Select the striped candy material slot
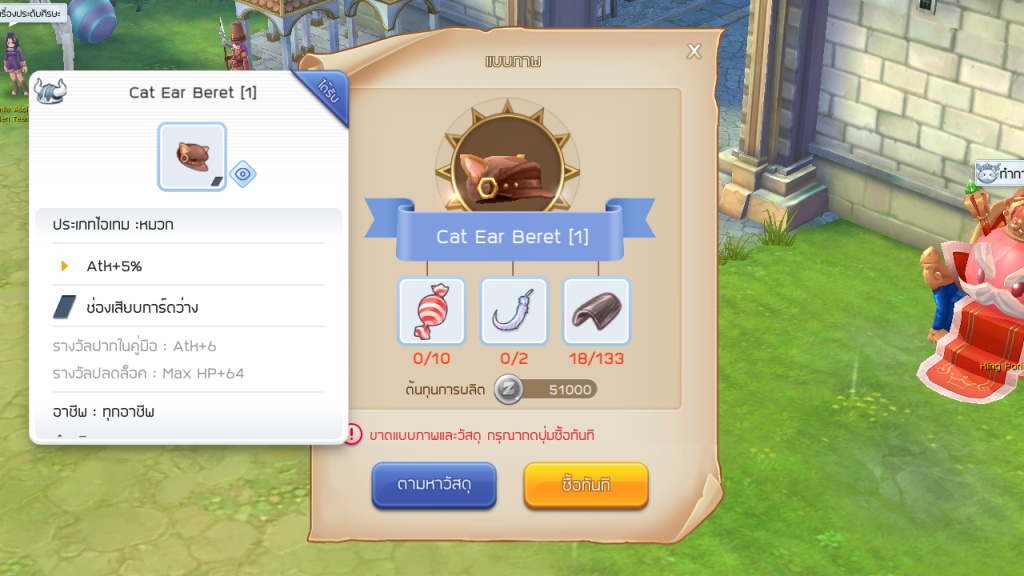The width and height of the screenshot is (1024, 576). point(432,311)
